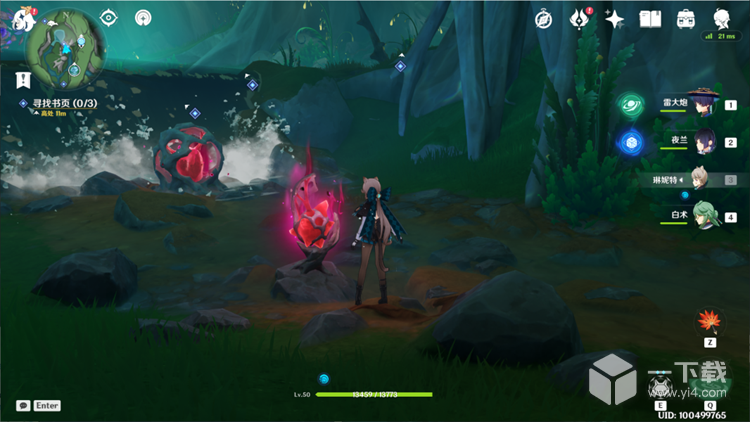Open the compass adventure icon
Screen dimensions: 750x422
click(x=543, y=19)
